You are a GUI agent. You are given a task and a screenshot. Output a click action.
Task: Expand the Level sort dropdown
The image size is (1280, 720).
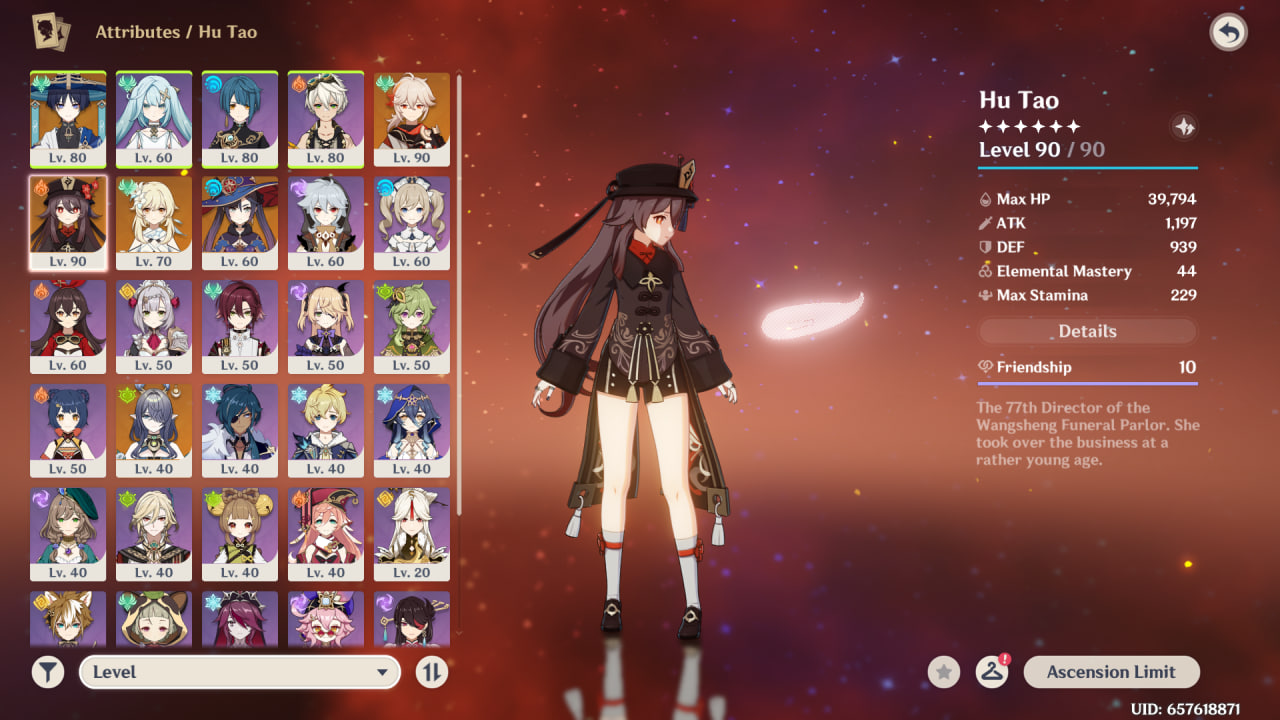pos(239,672)
